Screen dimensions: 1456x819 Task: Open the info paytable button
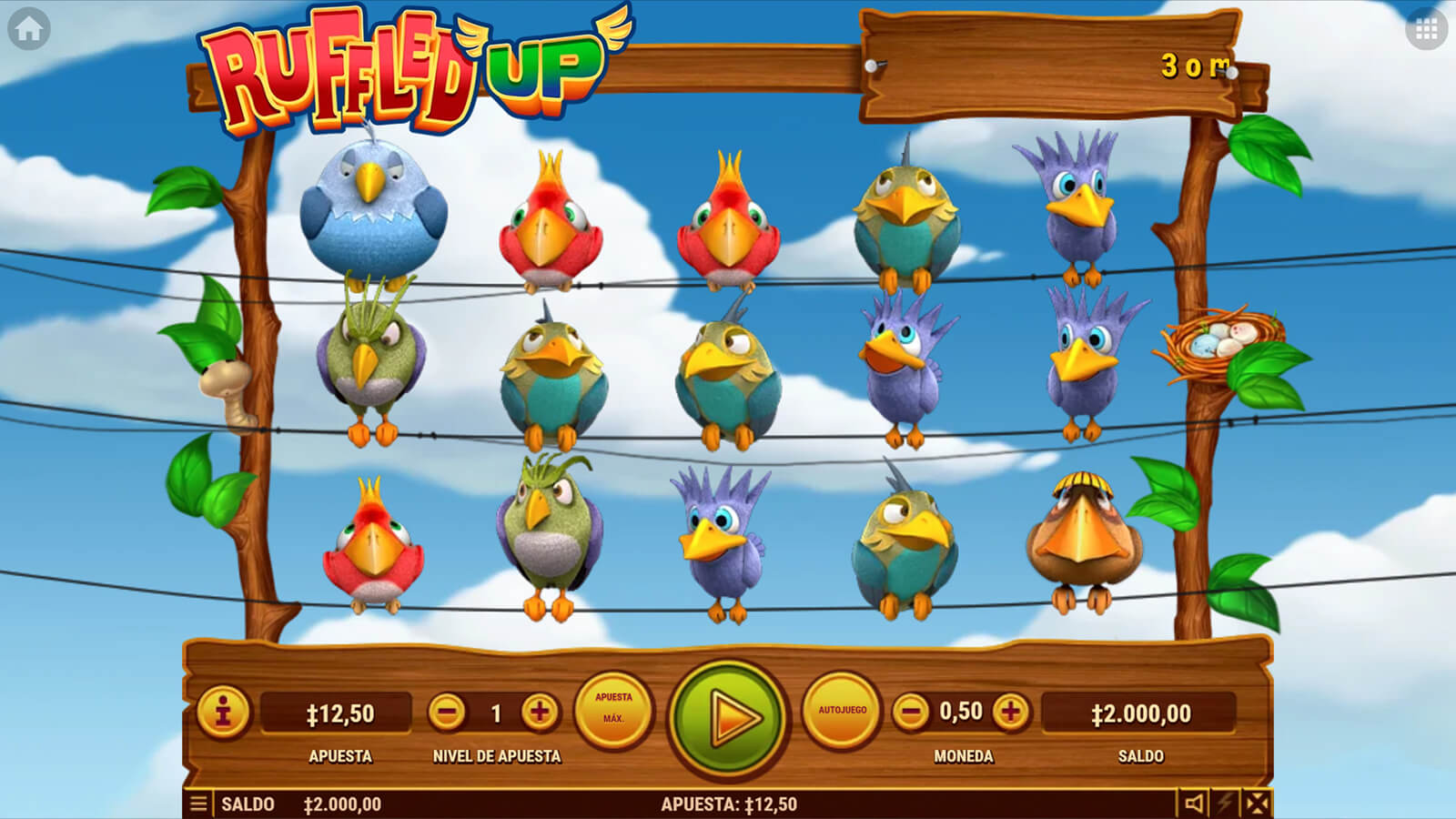[x=223, y=712]
